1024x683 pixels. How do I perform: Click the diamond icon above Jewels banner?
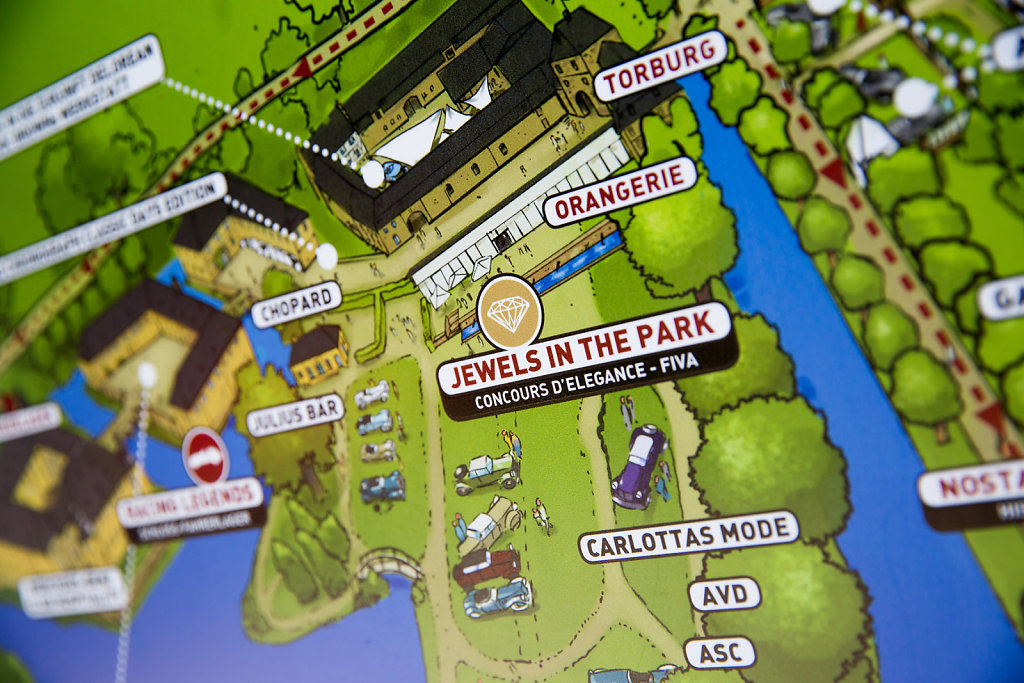point(510,312)
